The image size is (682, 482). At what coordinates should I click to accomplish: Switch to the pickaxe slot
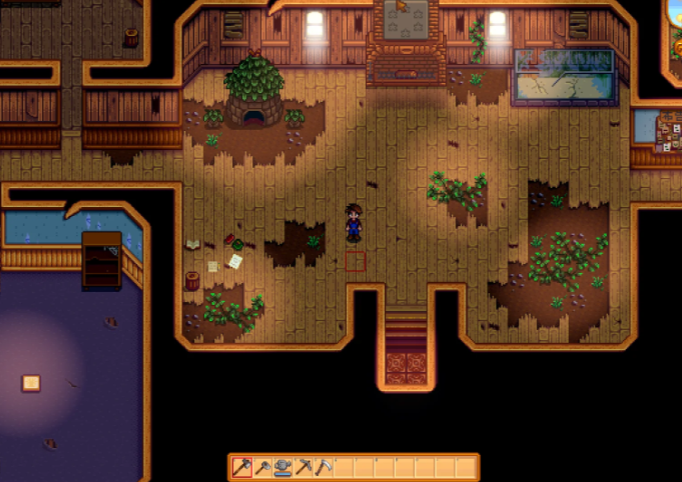pyautogui.click(x=304, y=467)
